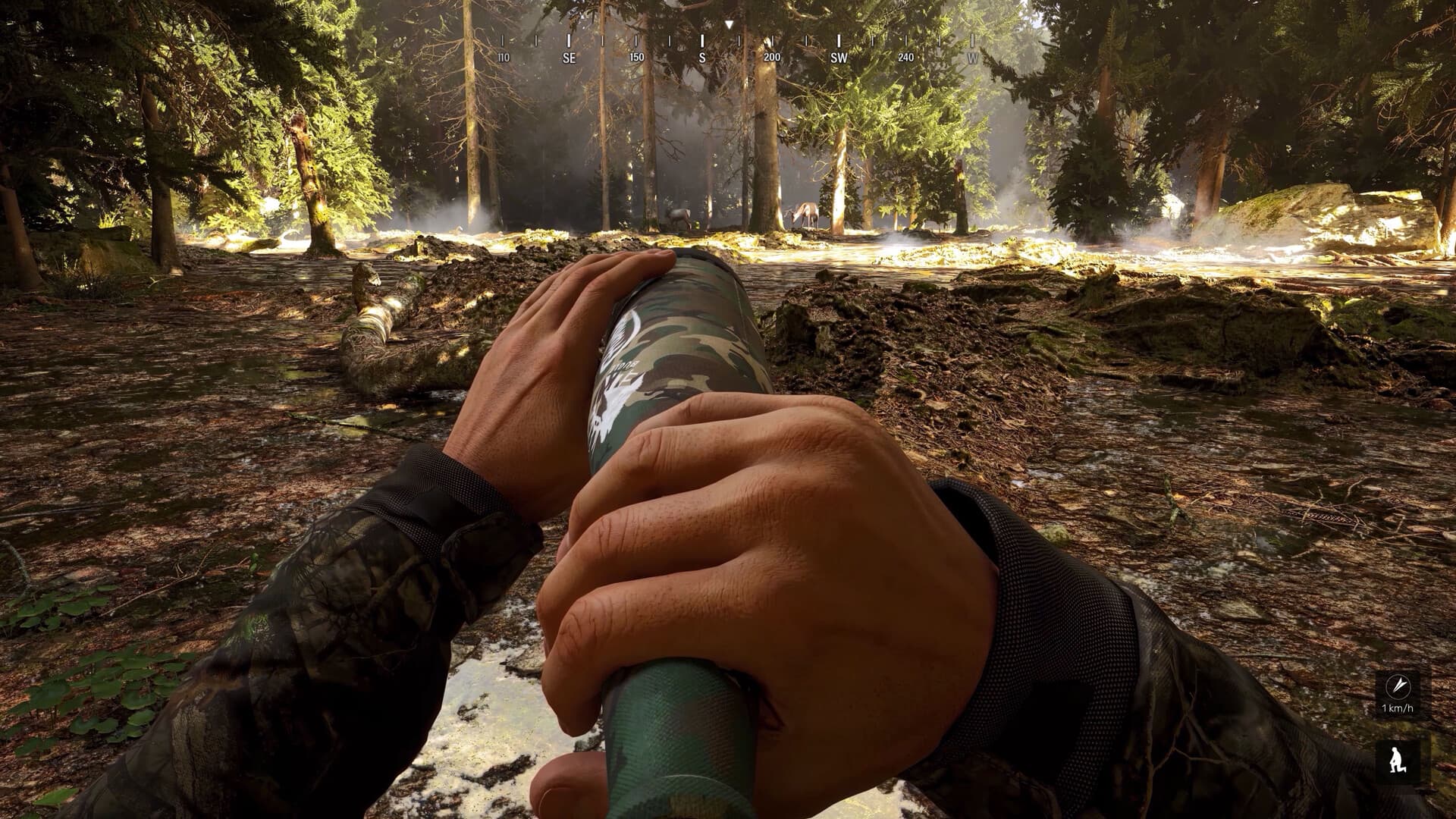Image resolution: width=1456 pixels, height=819 pixels.
Task: Click the 110 heading number on the compass
Action: point(504,55)
